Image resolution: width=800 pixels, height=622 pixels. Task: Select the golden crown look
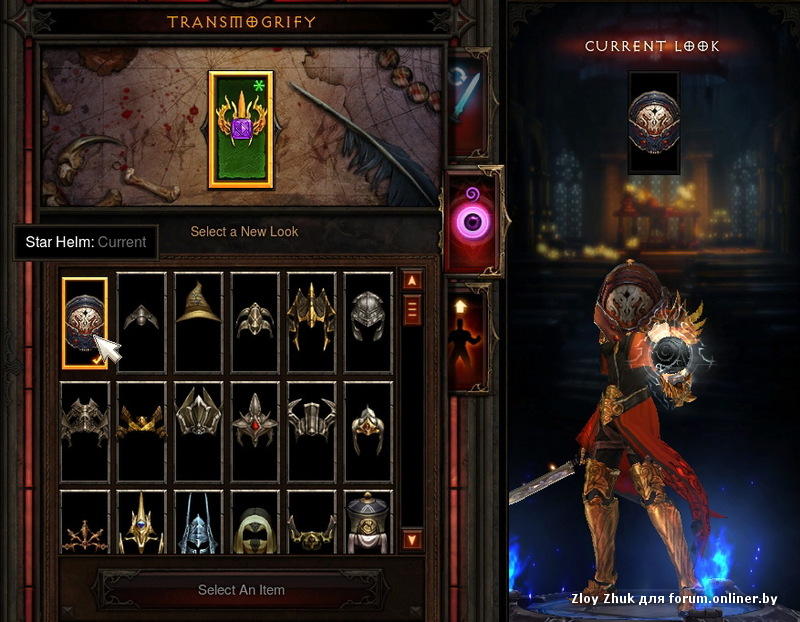141,431
